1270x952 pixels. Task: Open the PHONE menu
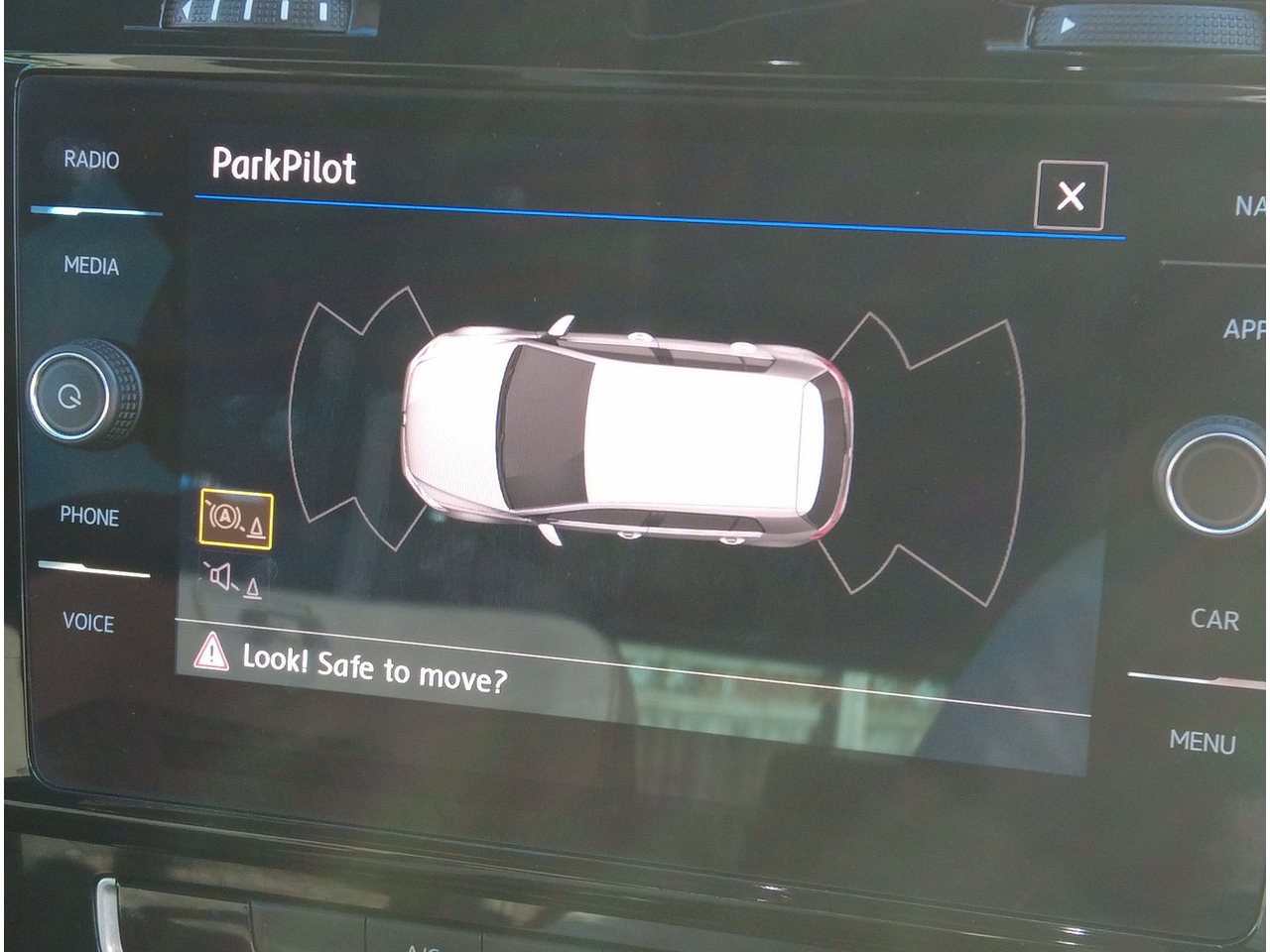(89, 517)
